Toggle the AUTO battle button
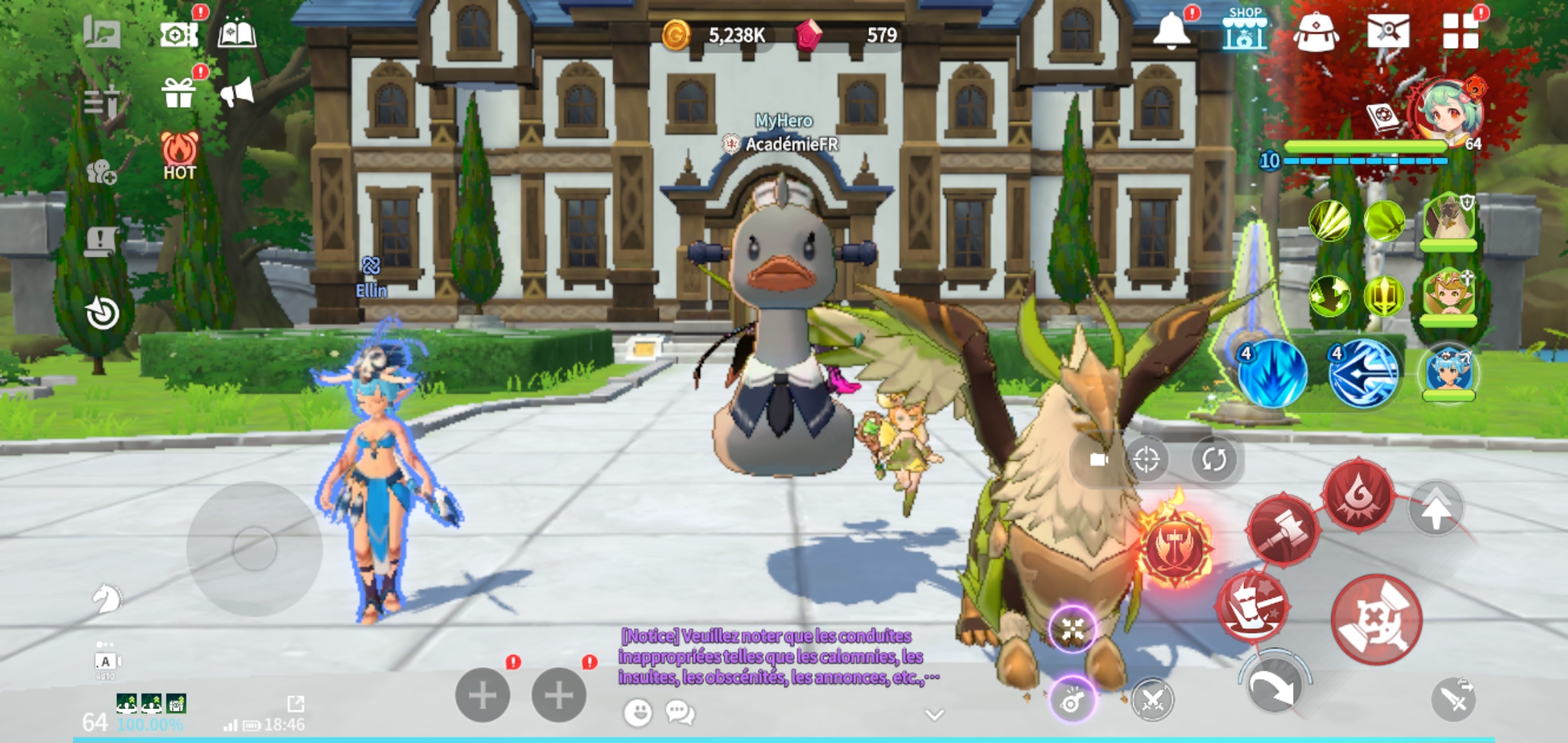The image size is (1568, 743). [105, 662]
